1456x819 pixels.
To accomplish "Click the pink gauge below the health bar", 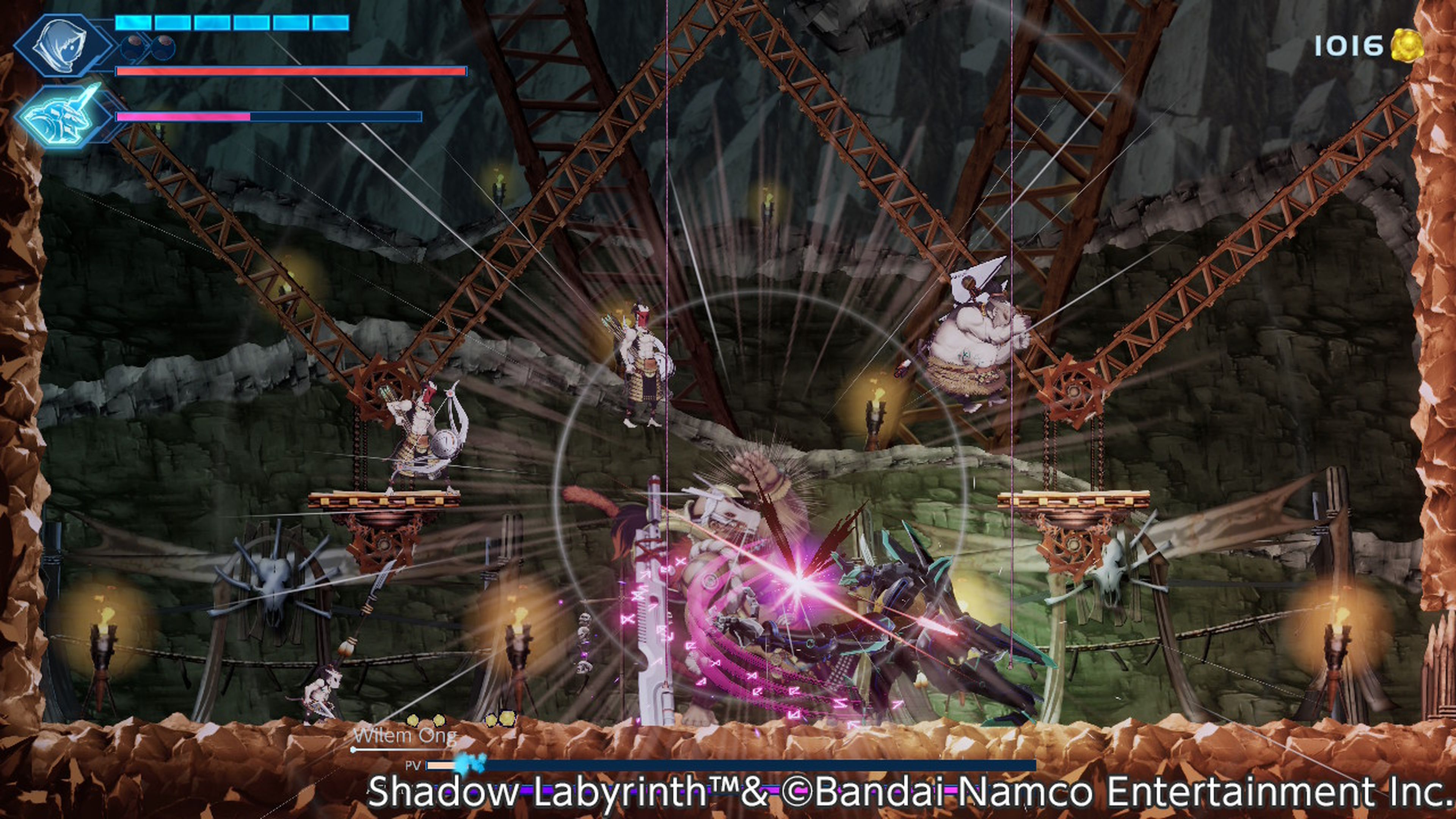I will [181, 117].
